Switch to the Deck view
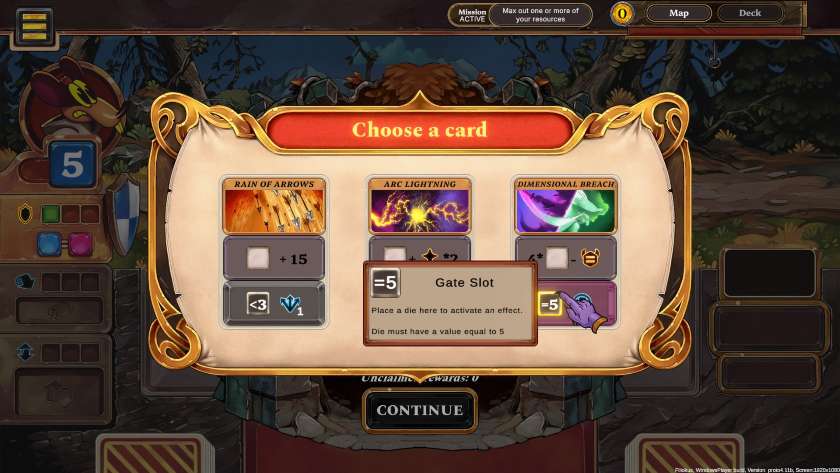The height and width of the screenshot is (473, 840). (749, 13)
